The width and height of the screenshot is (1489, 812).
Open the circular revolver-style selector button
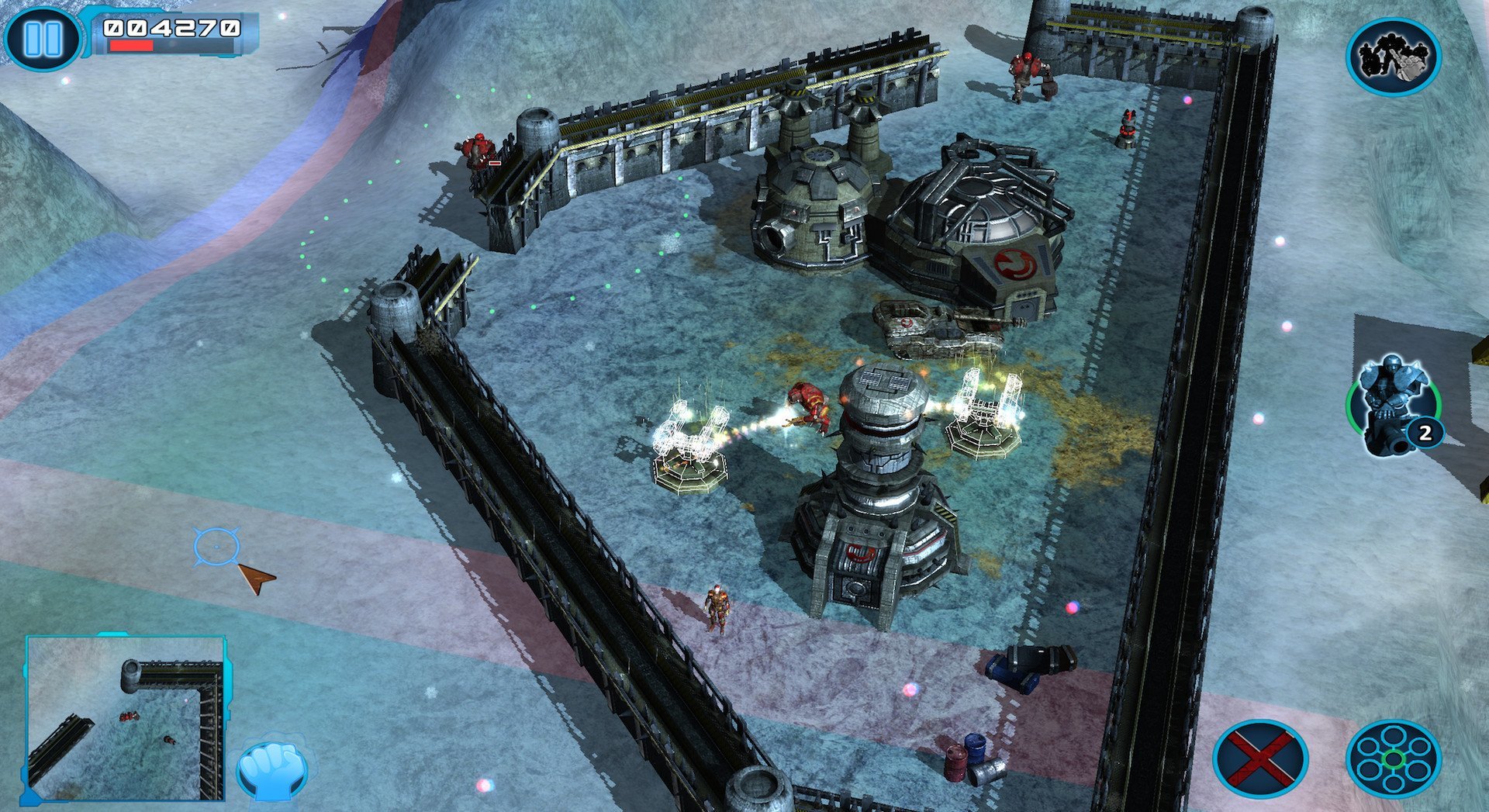coord(1393,758)
